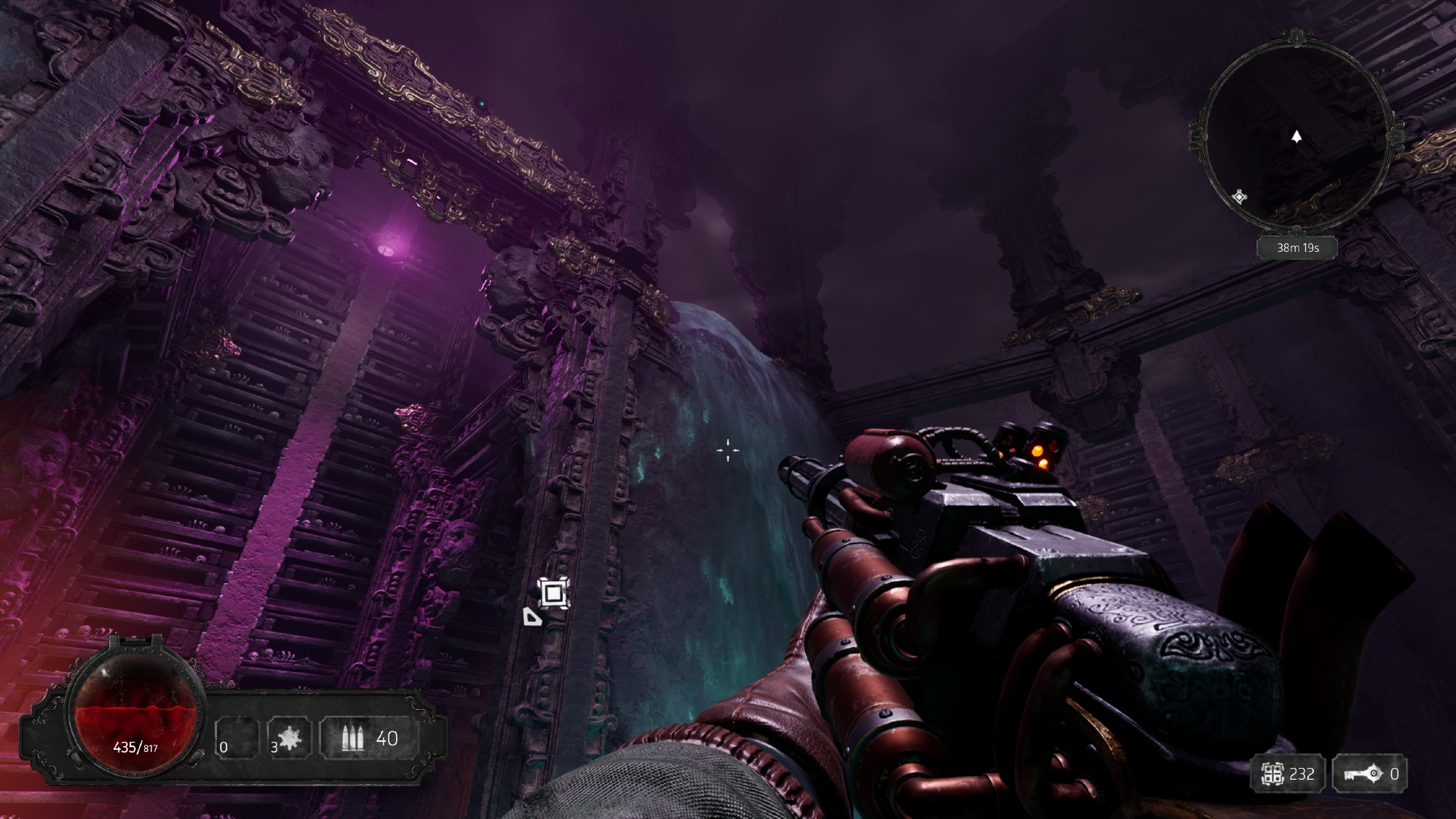Click the currency icon beside 232

point(1273,774)
